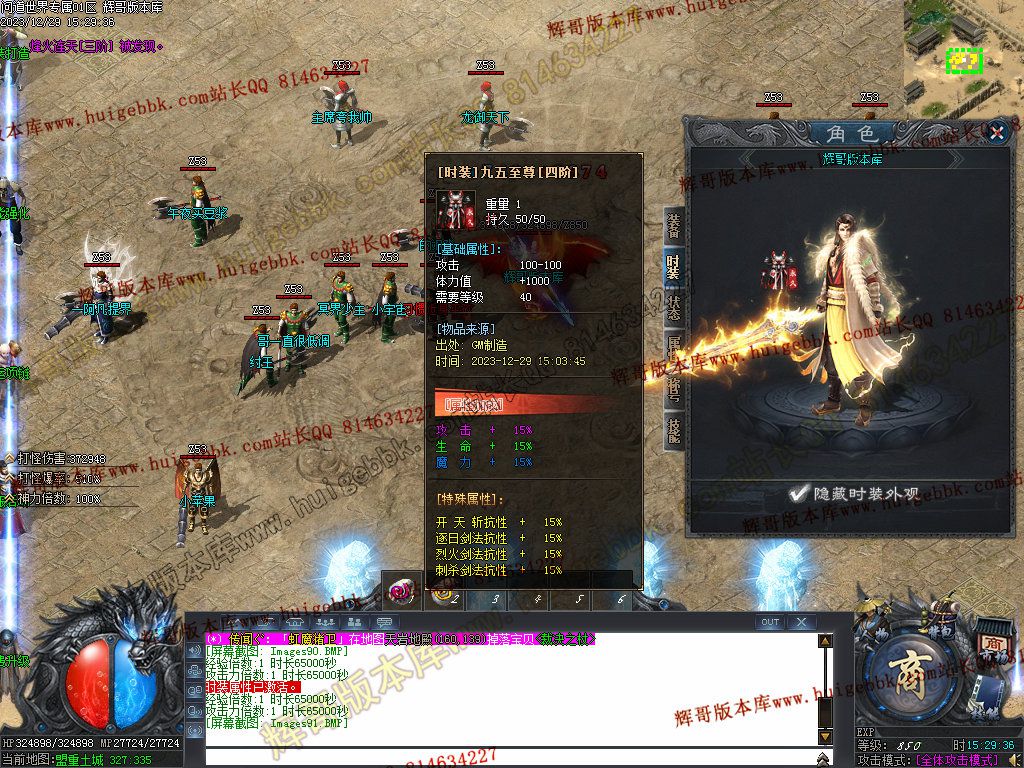Open the 技能 skills tab

point(674,431)
